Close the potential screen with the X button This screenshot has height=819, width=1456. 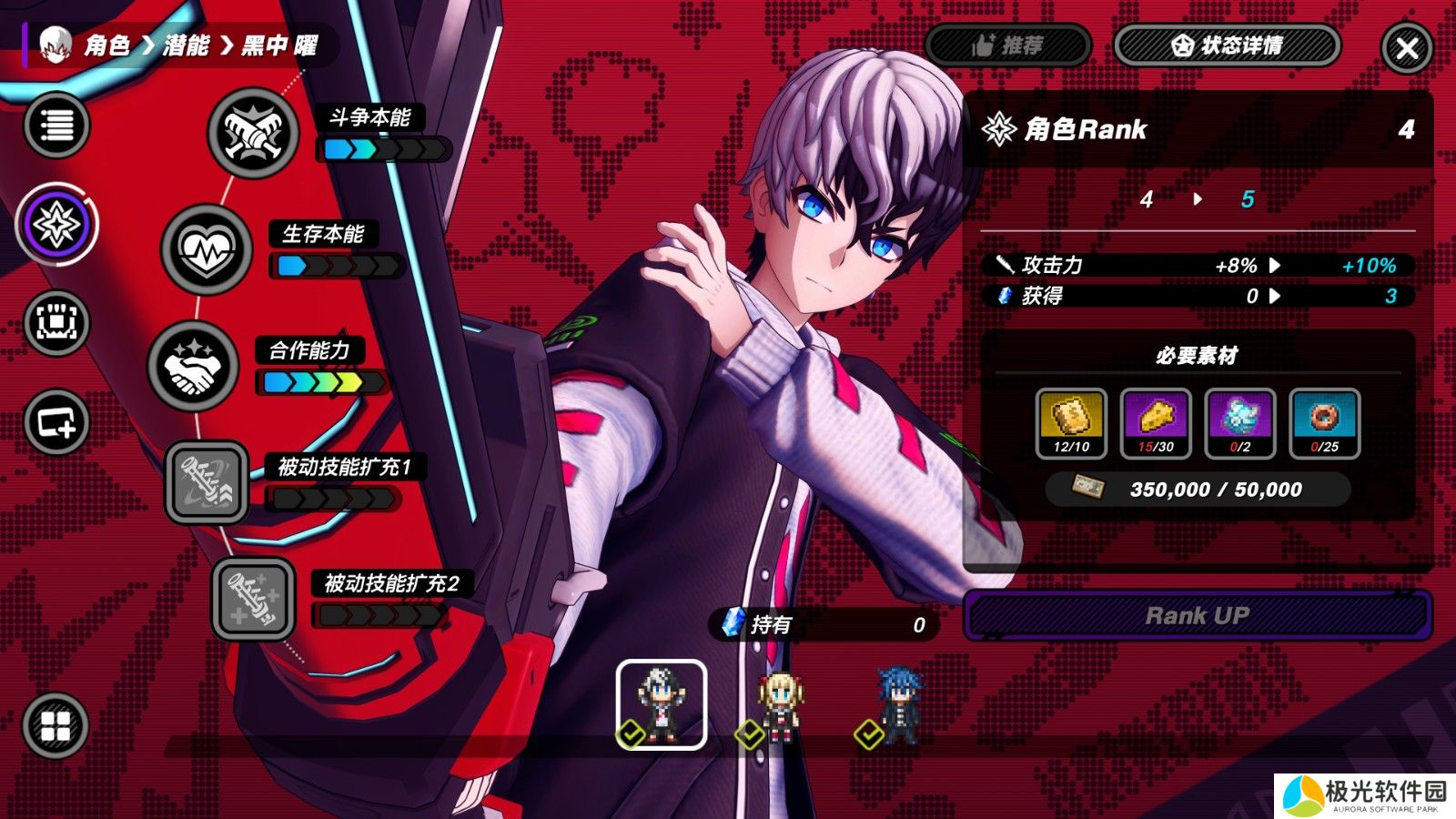1406,48
